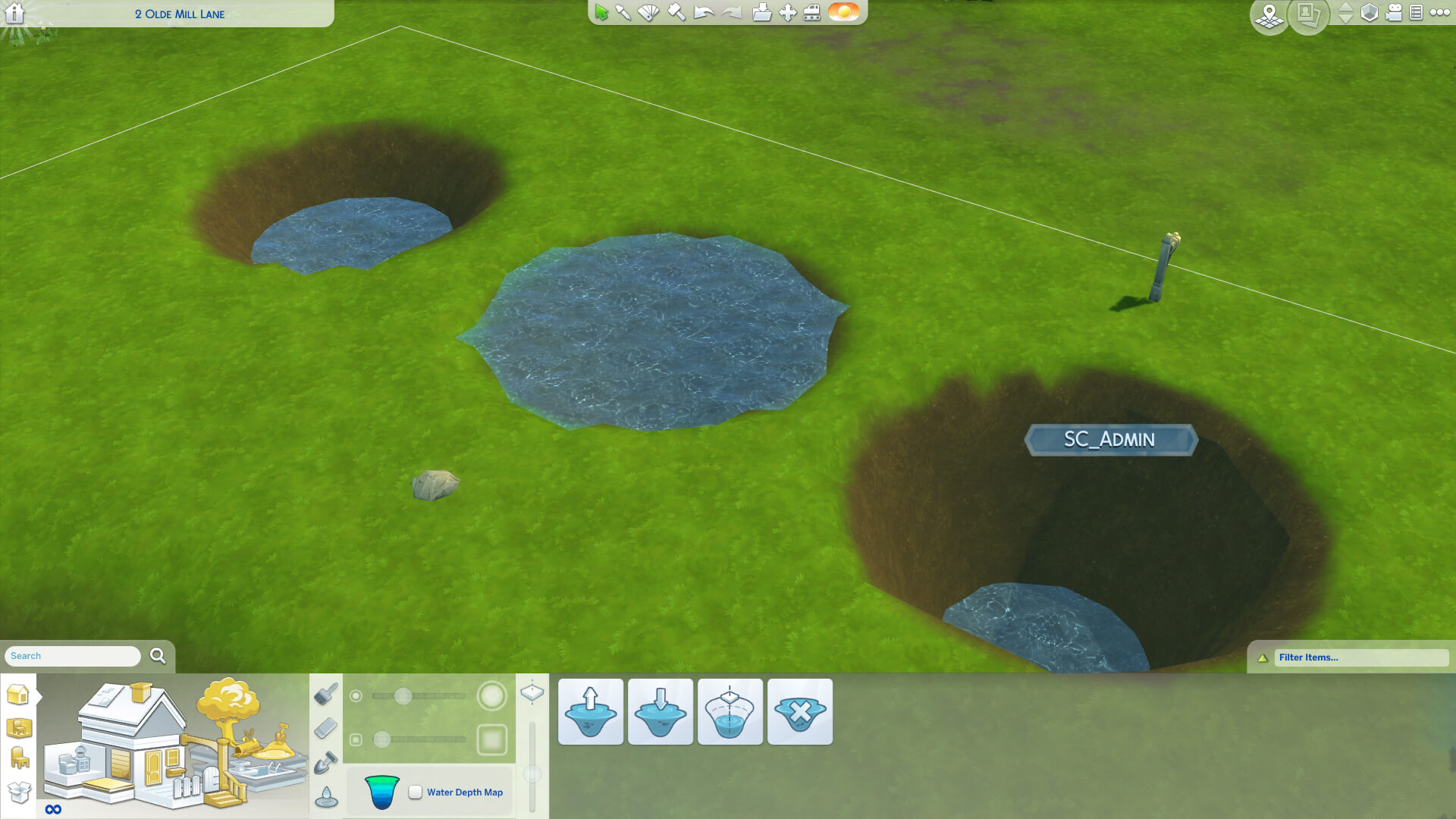This screenshot has height=819, width=1456.
Task: Toggle the time of day sun button
Action: point(843,12)
